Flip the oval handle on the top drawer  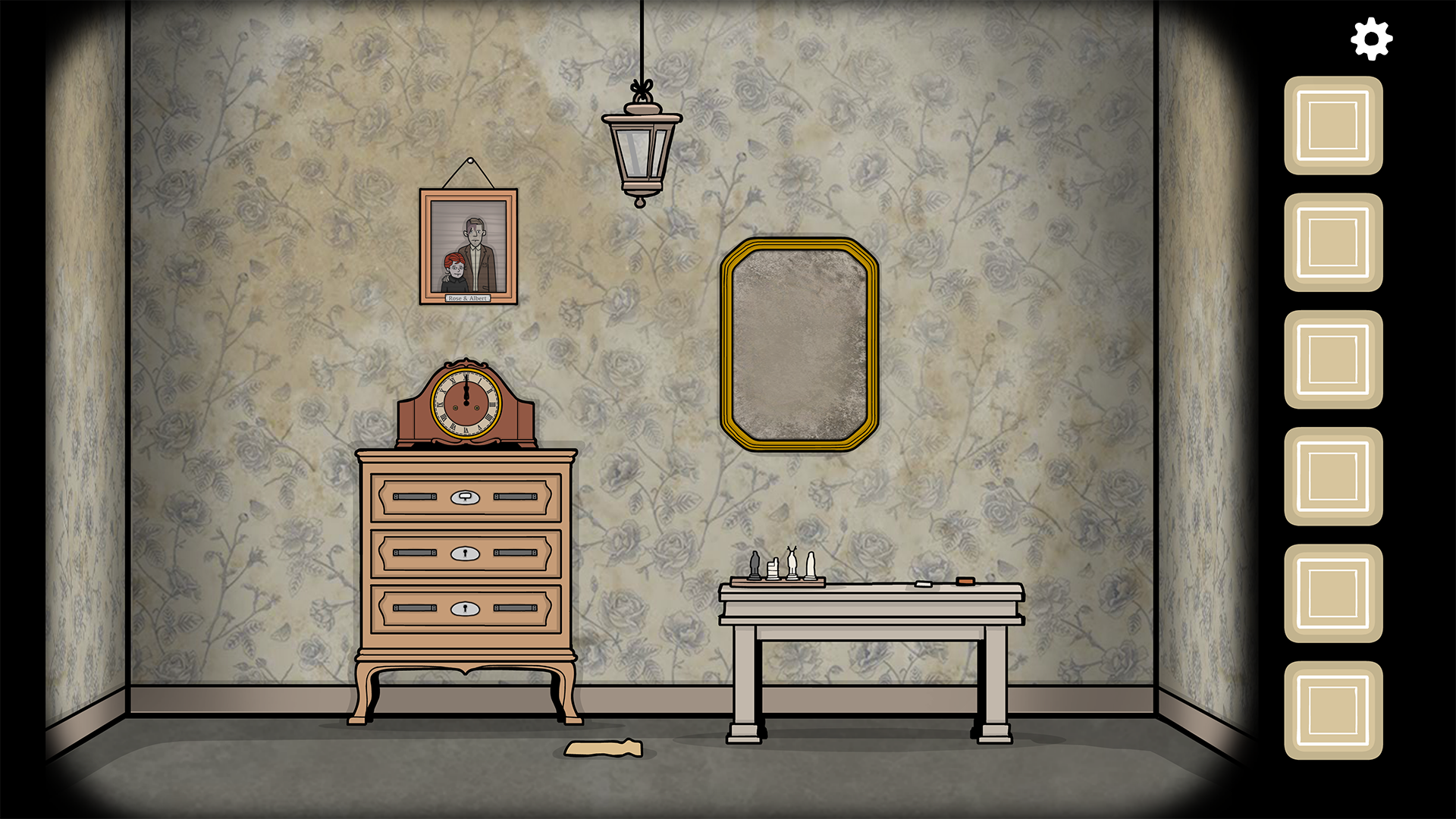coord(465,498)
